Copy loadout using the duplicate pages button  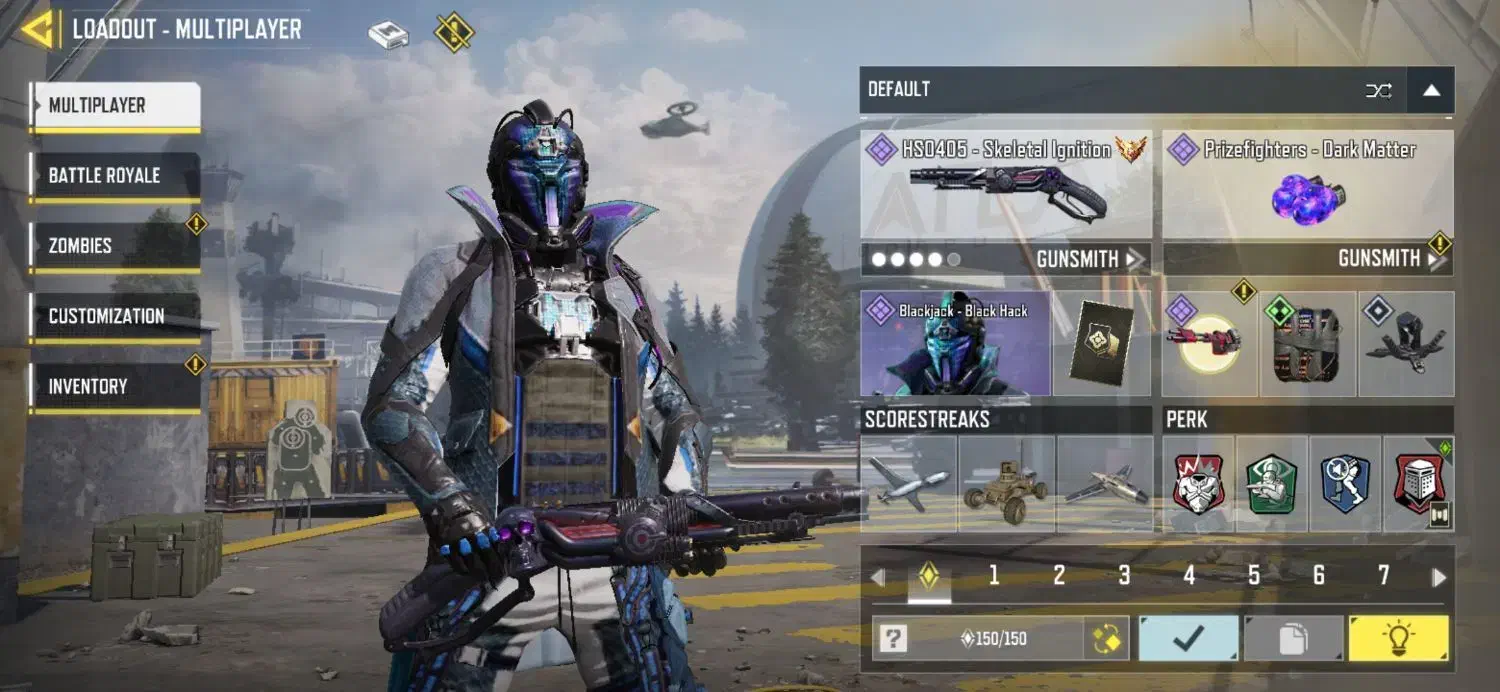[x=1293, y=638]
